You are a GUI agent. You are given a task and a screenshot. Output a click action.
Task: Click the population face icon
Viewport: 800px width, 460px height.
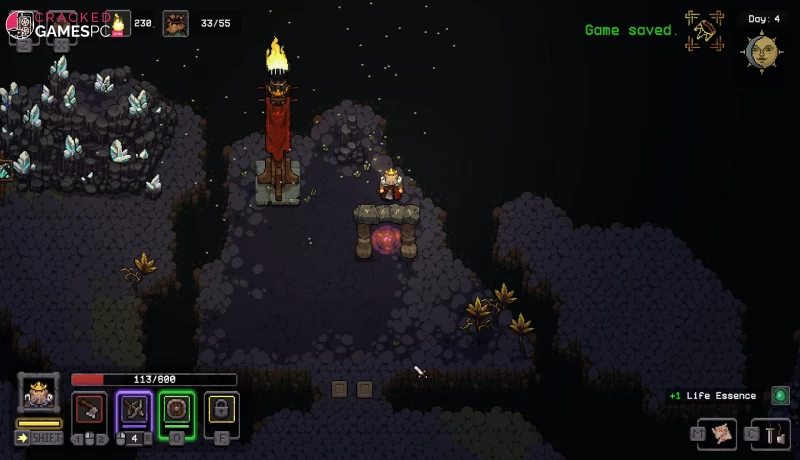[x=176, y=23]
